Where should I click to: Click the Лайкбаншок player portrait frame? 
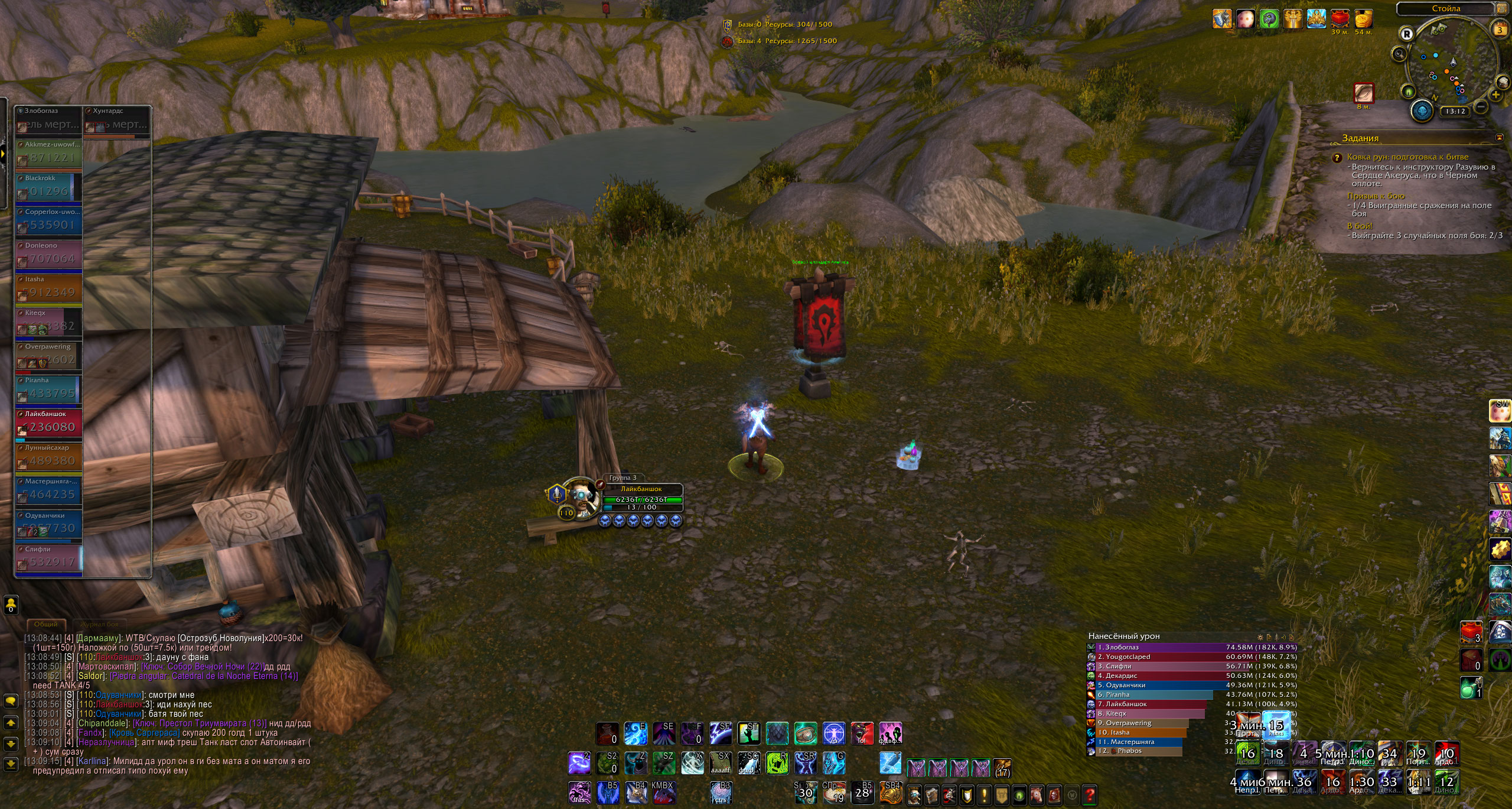click(x=581, y=498)
